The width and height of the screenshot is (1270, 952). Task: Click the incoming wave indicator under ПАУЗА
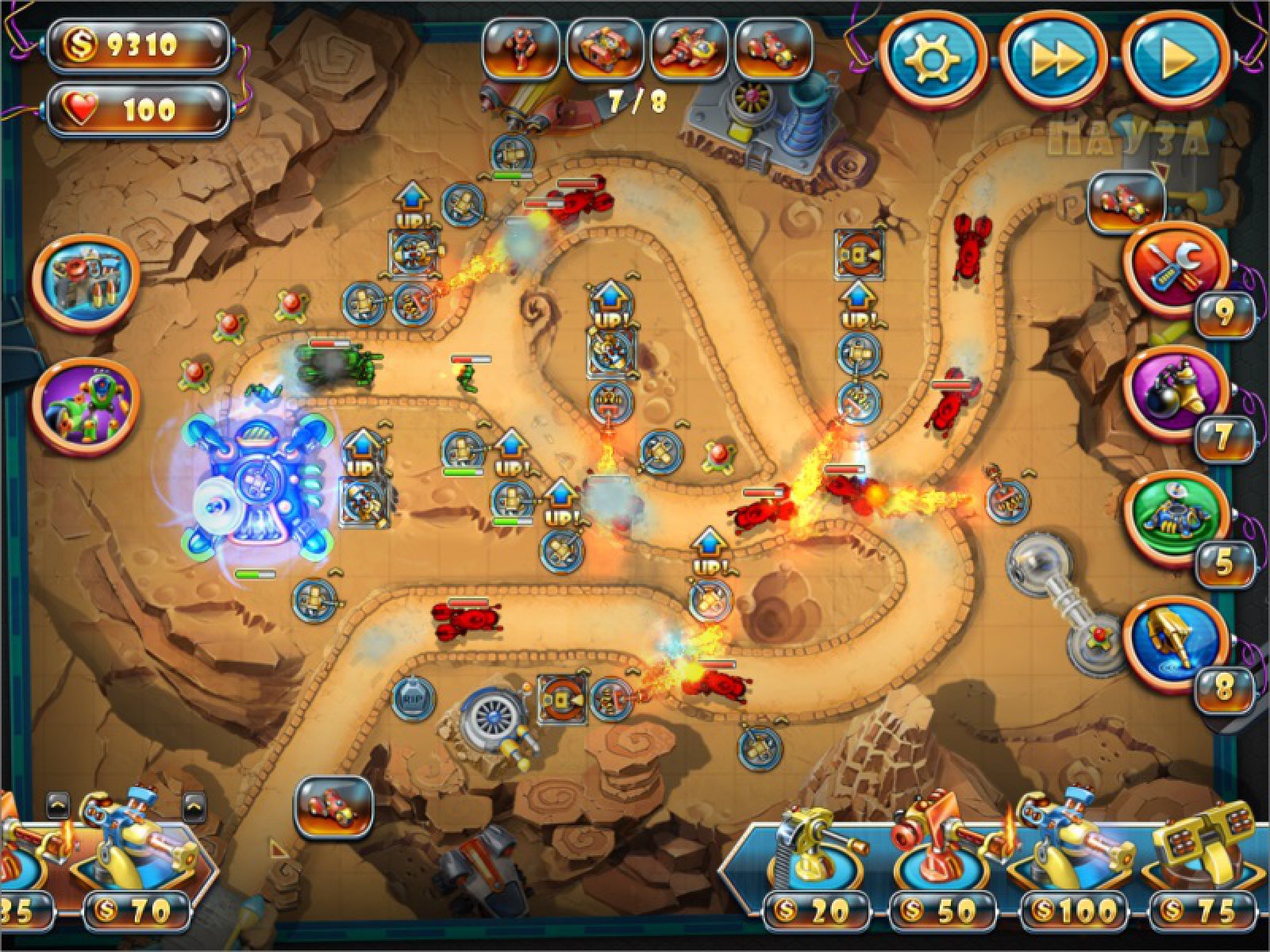coord(1126,203)
